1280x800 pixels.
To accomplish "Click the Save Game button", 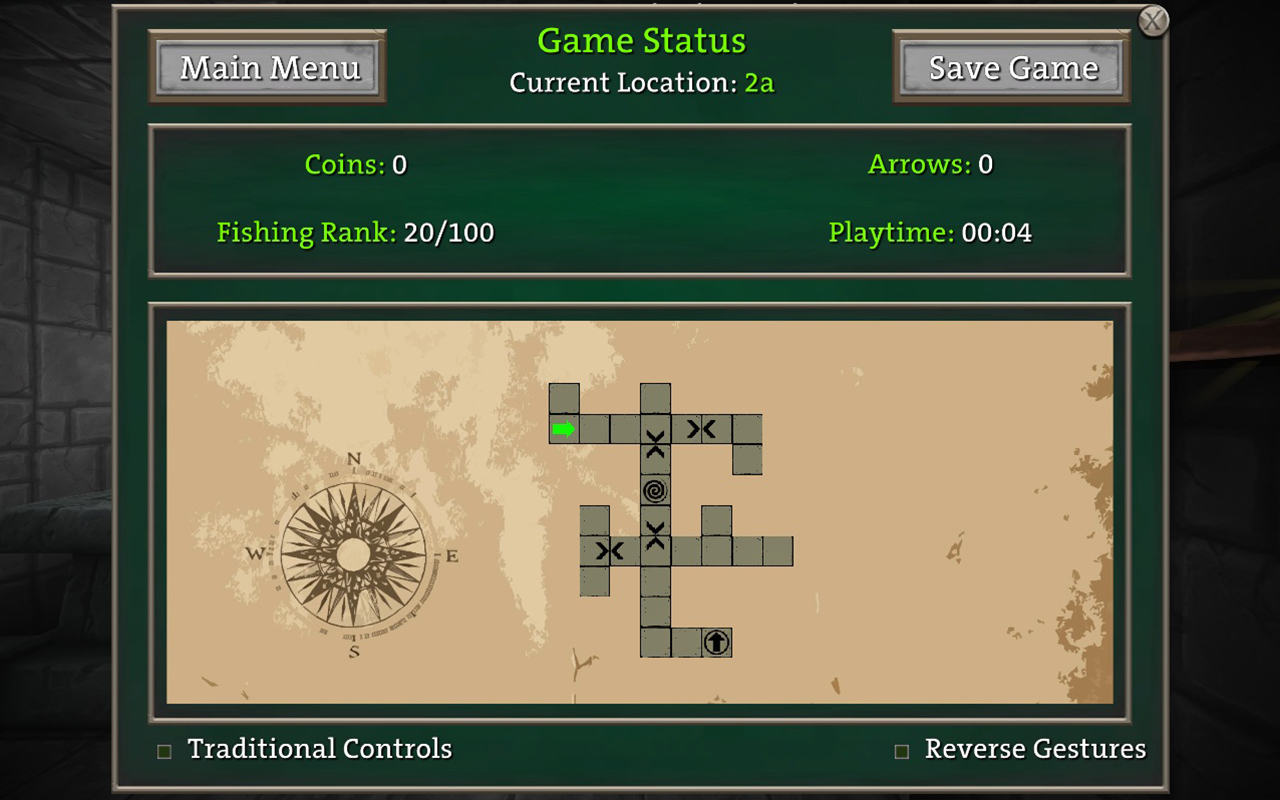I will [x=1011, y=67].
